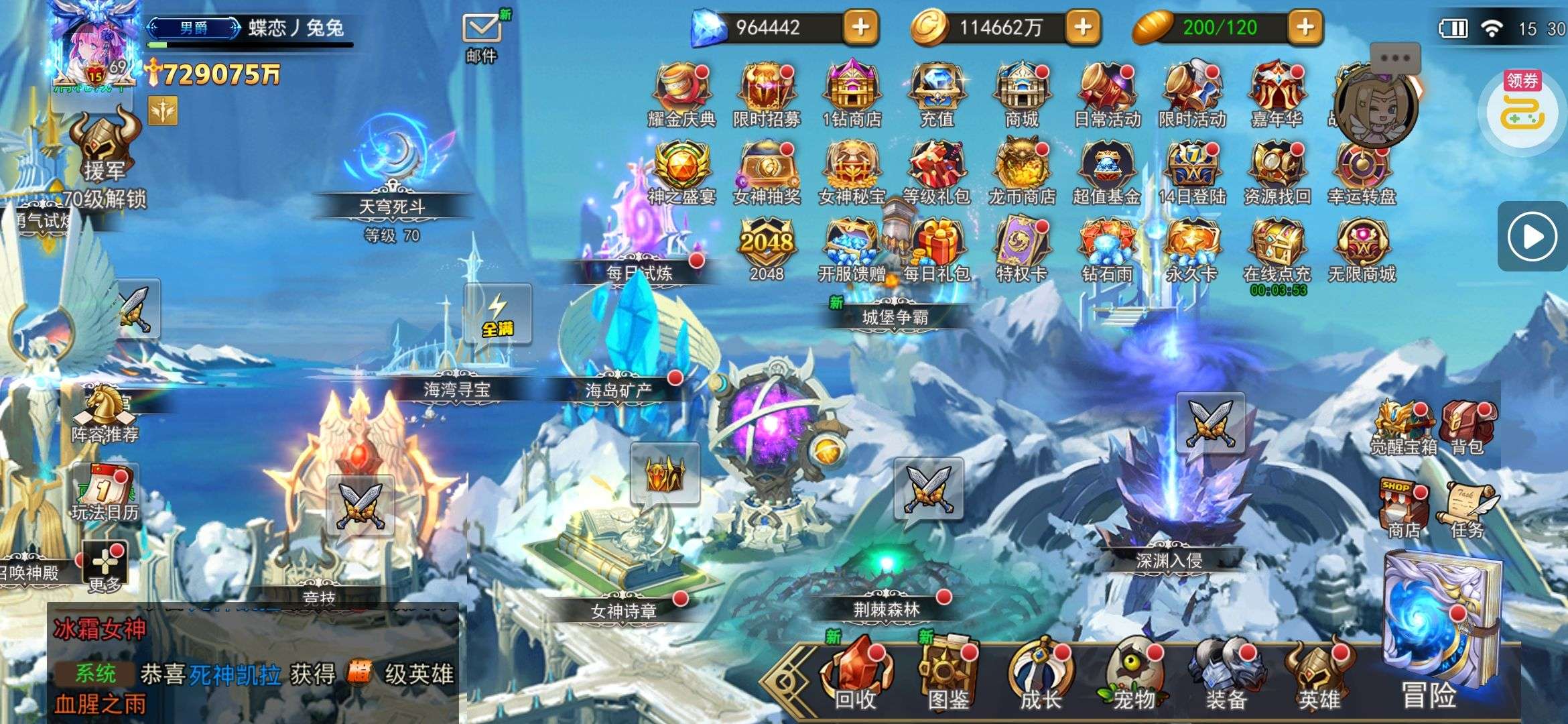Open the 回收 recycle menu

pyautogui.click(x=856, y=676)
